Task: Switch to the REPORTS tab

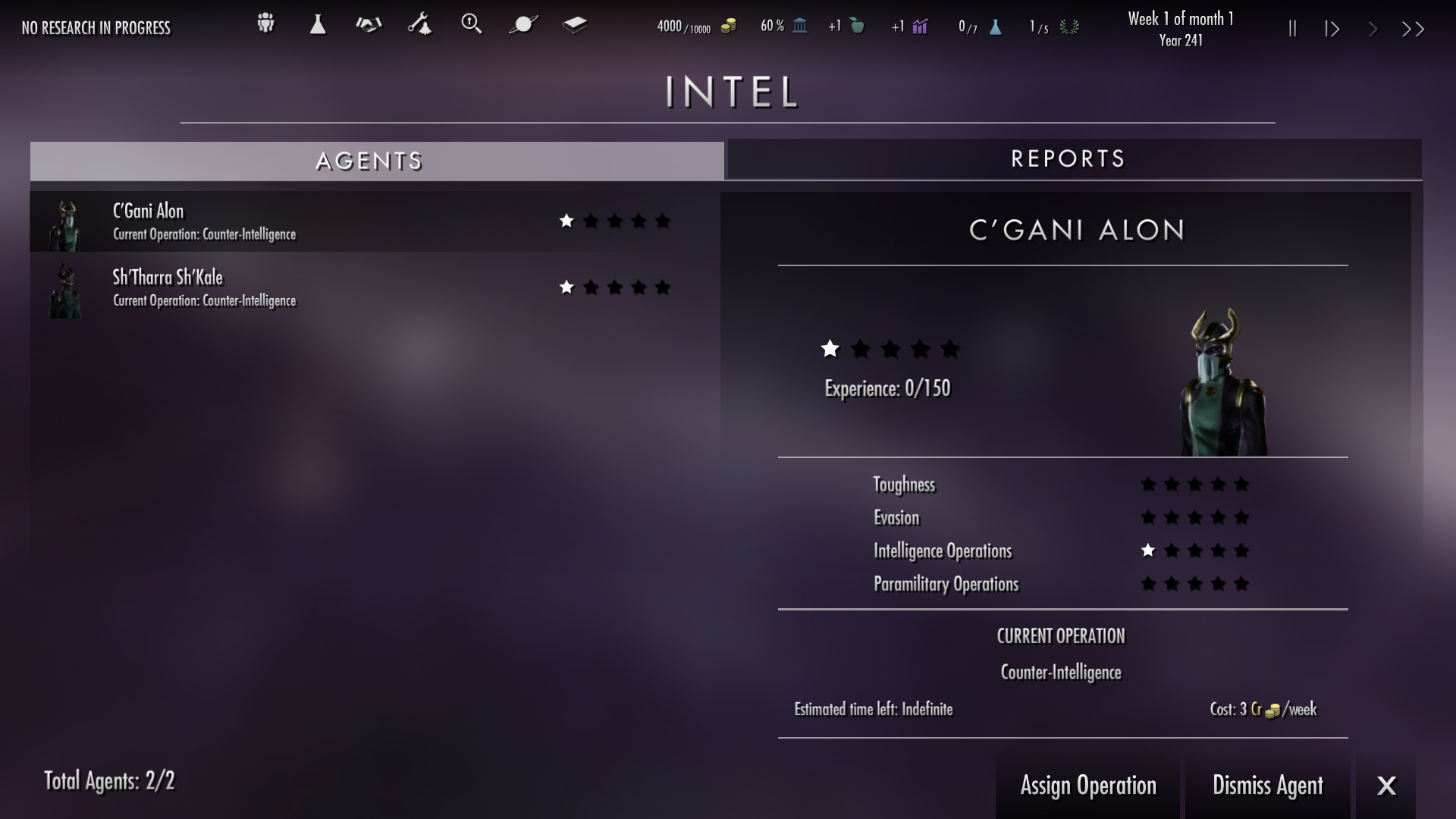Action: [x=1069, y=159]
